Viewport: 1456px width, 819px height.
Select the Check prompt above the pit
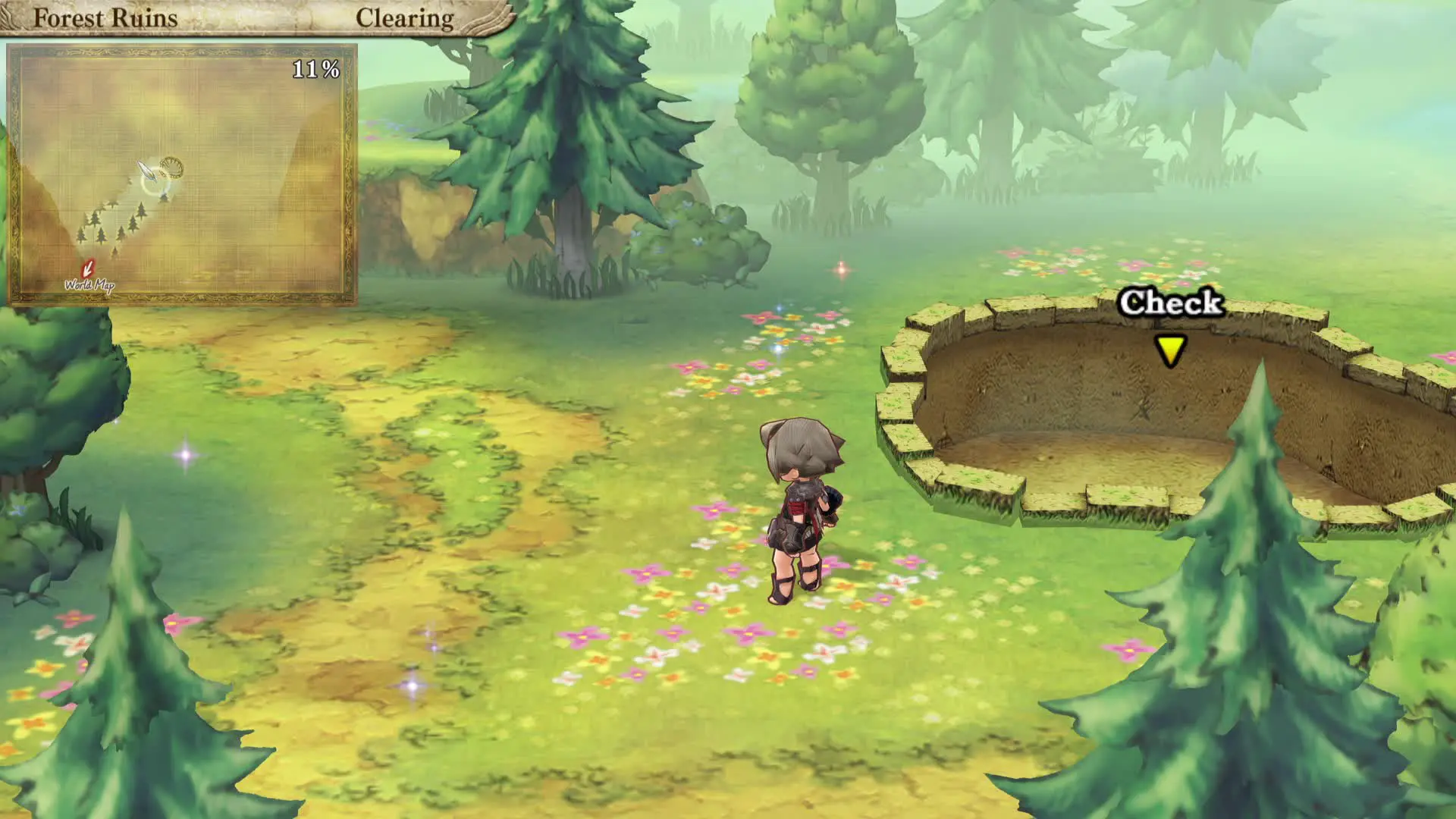(x=1170, y=303)
